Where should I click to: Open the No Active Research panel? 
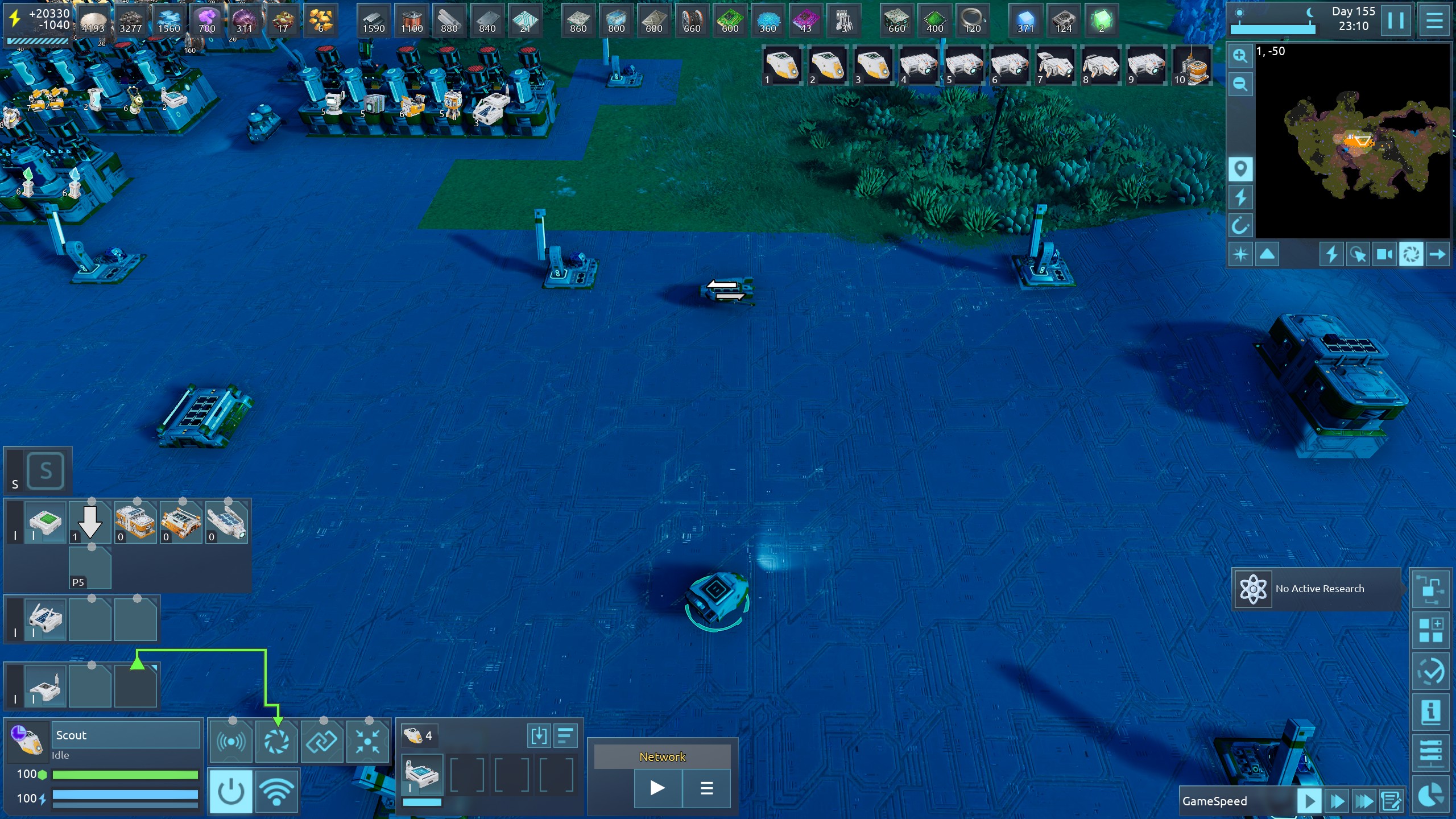click(x=1317, y=589)
